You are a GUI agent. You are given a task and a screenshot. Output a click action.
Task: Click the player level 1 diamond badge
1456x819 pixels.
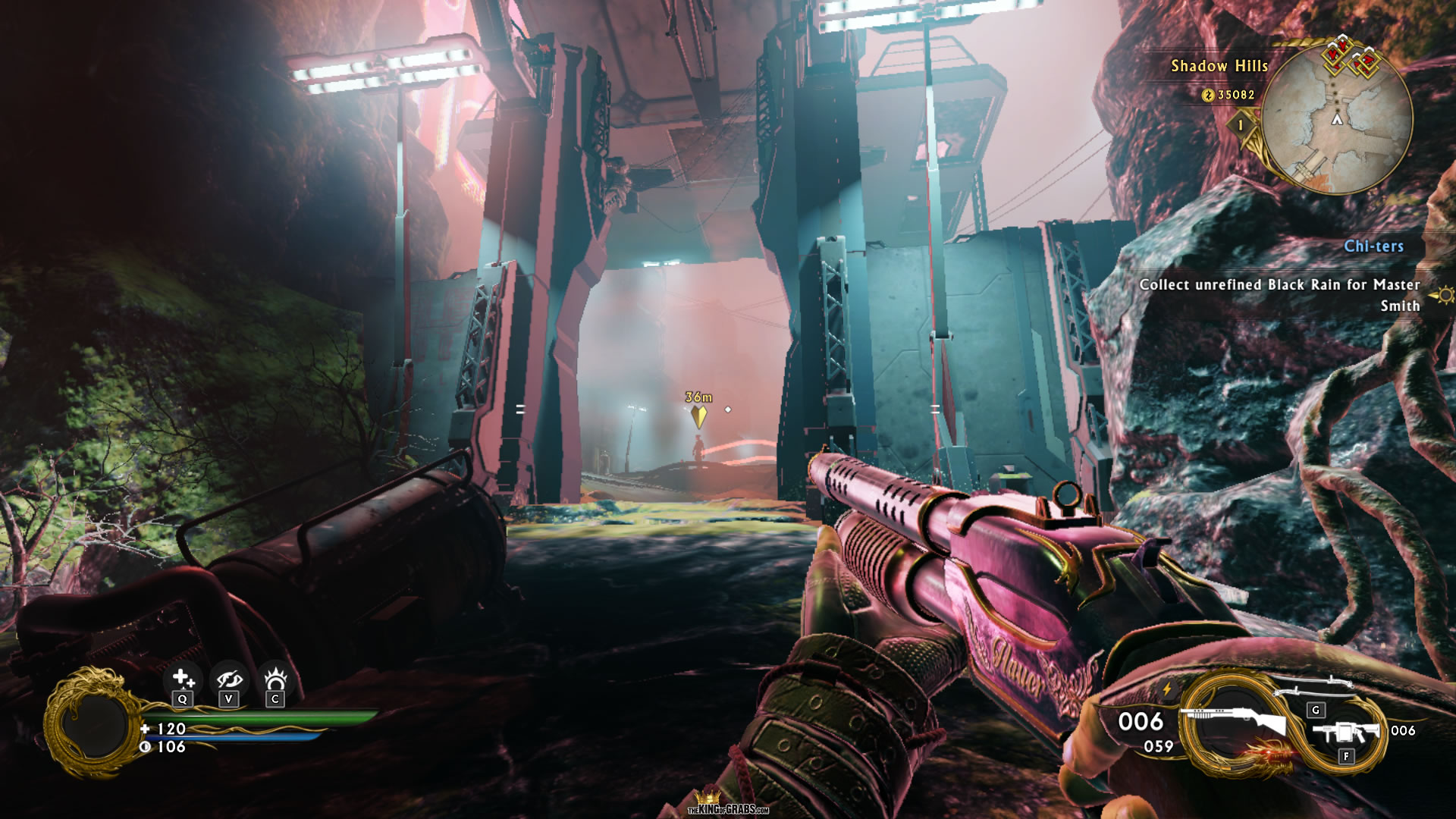click(1241, 124)
